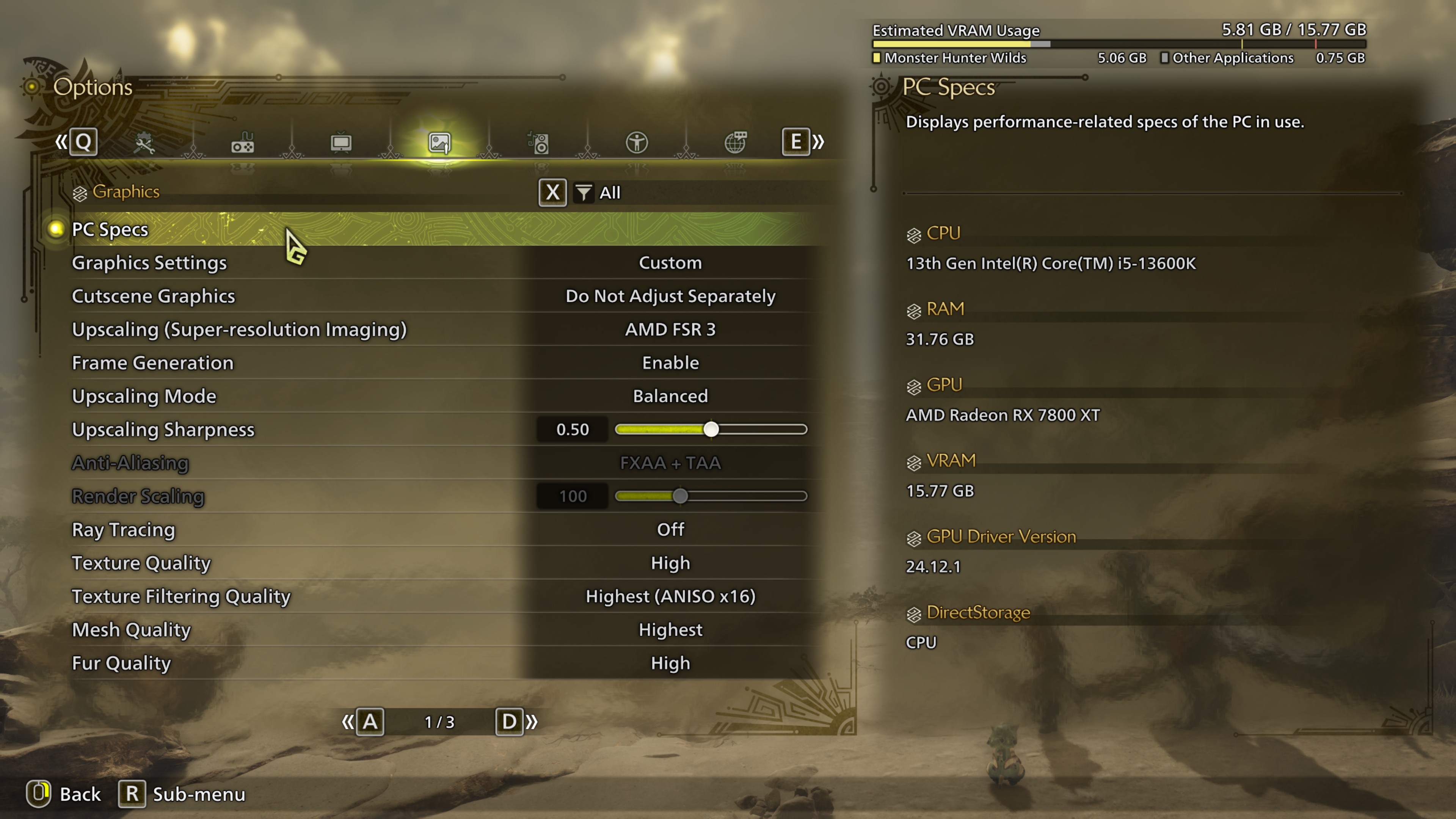The image size is (1456, 819).
Task: Change the Cutscene Graphics setting
Action: pyautogui.click(x=670, y=296)
